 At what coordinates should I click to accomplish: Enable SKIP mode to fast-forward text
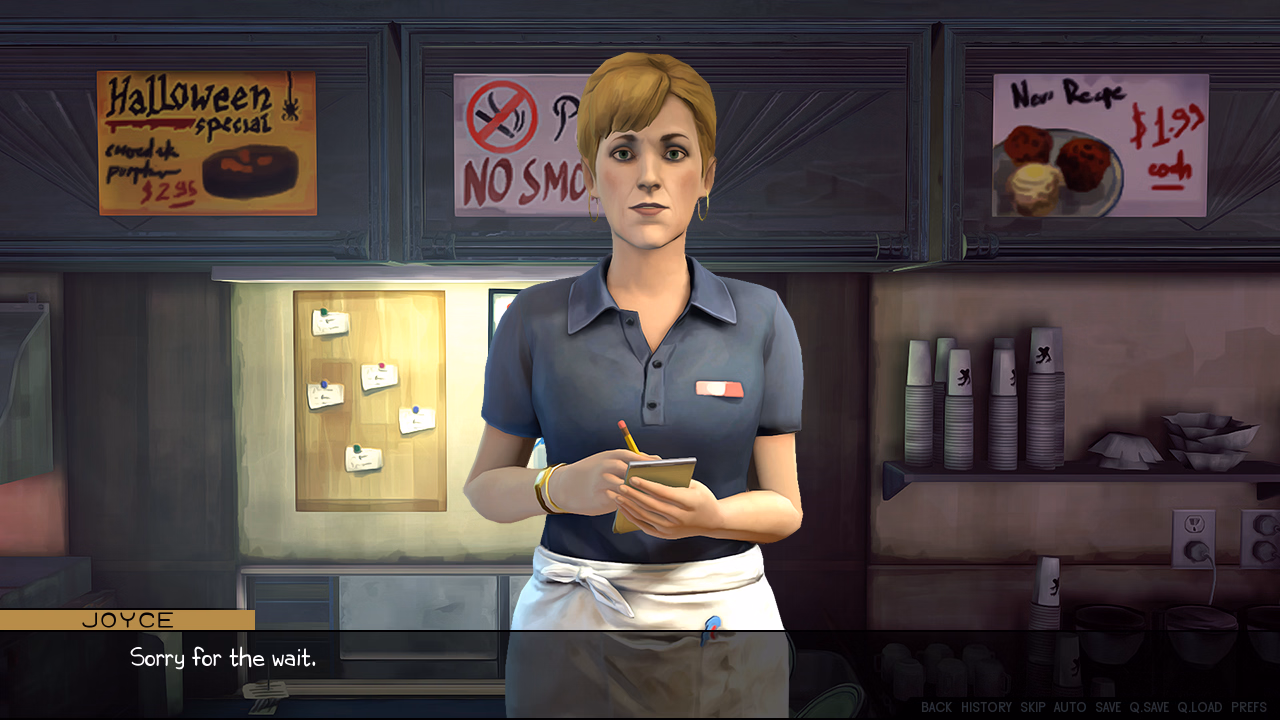tap(1032, 707)
